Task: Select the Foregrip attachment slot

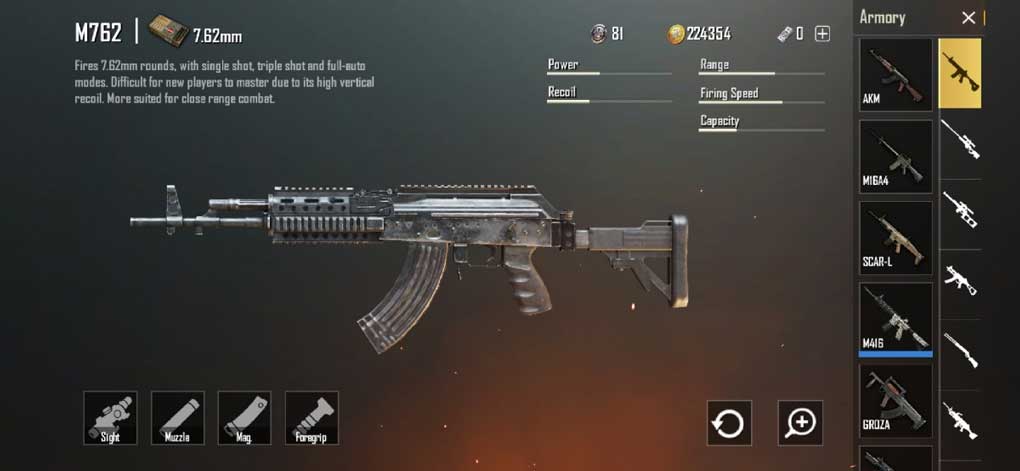Action: click(x=312, y=417)
